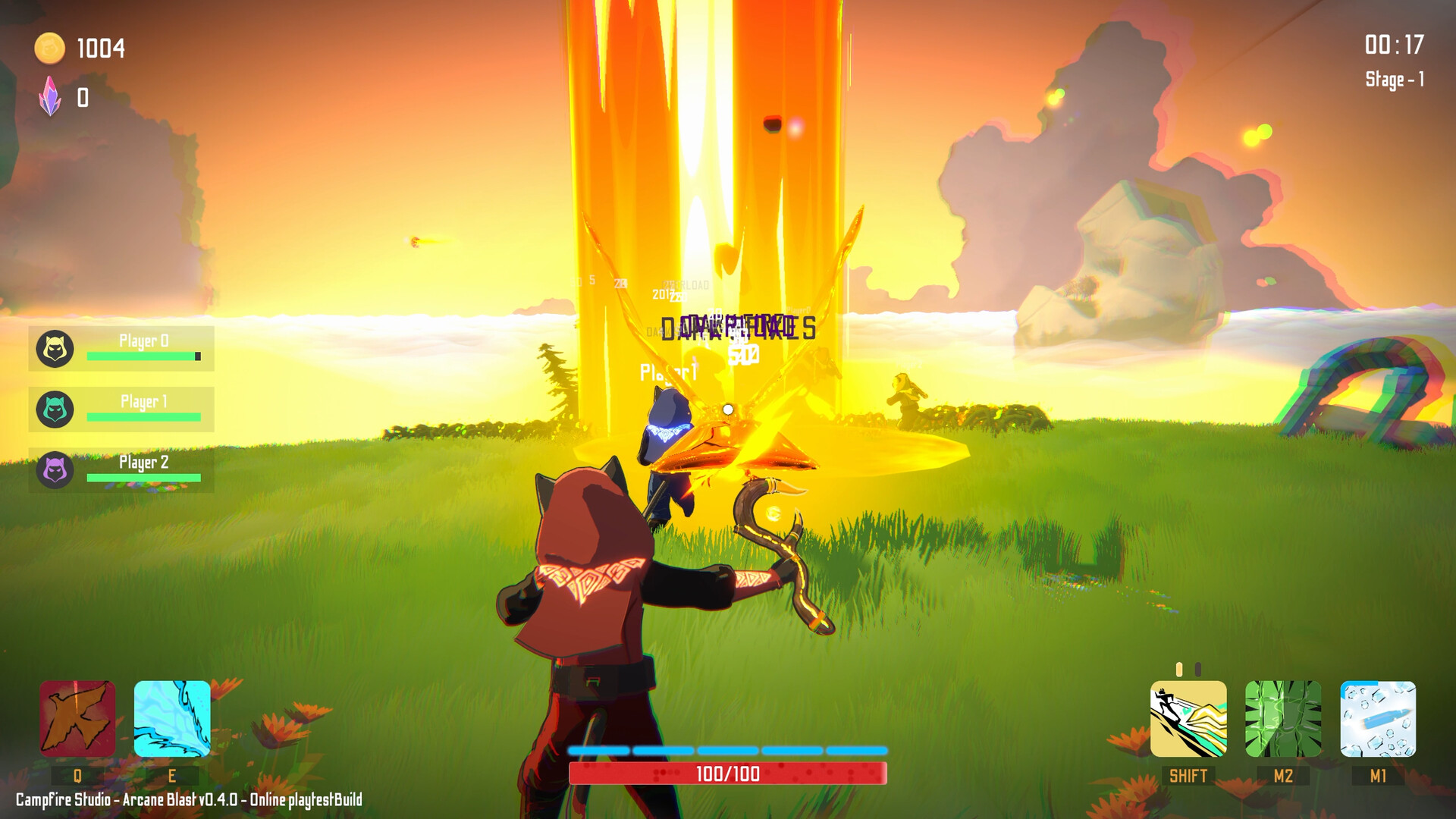
Task: Click the crystal shard currency icon
Action: pyautogui.click(x=51, y=97)
